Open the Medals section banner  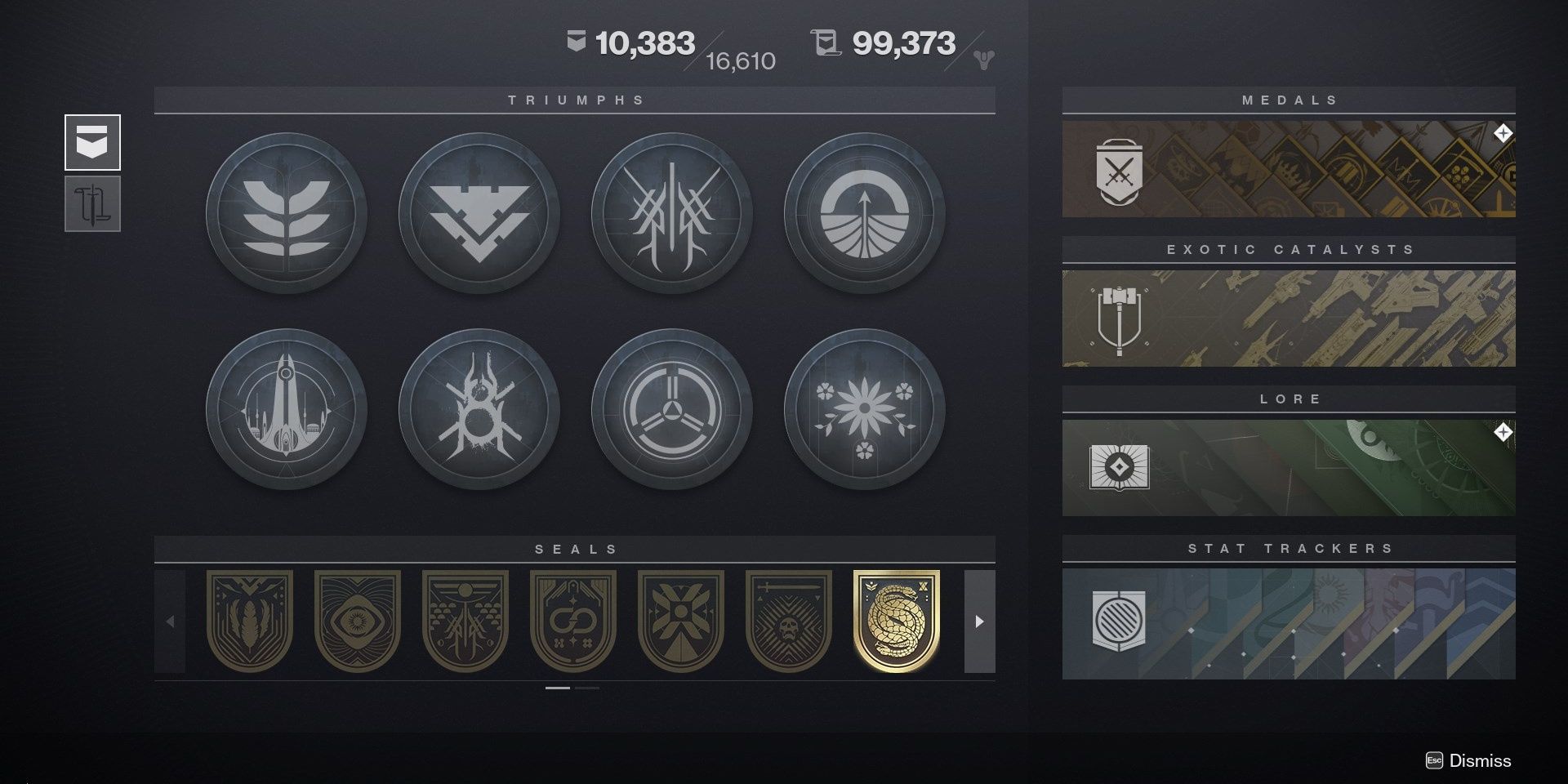click(1290, 167)
